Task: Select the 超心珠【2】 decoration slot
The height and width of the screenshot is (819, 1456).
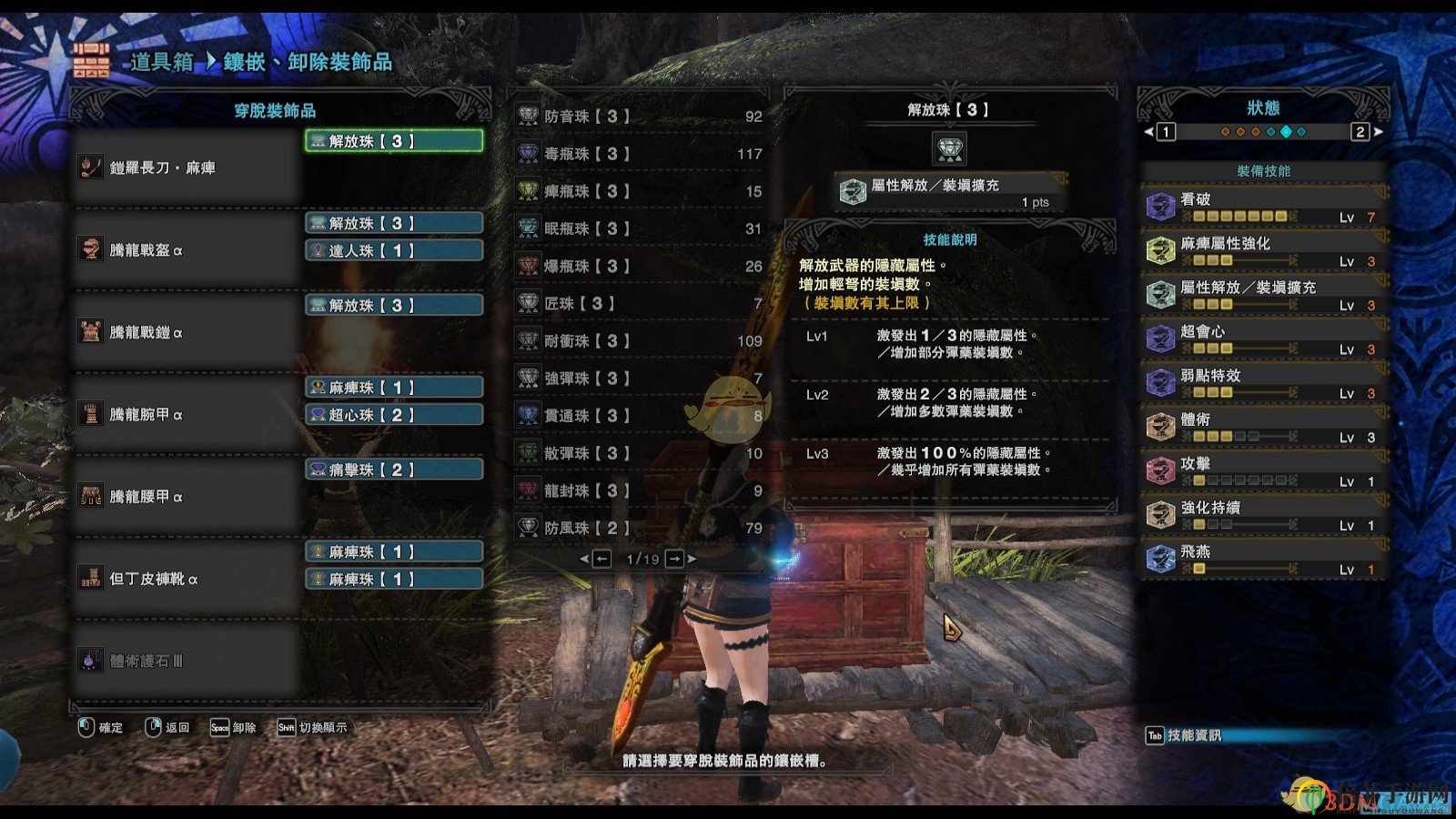Action: [393, 415]
